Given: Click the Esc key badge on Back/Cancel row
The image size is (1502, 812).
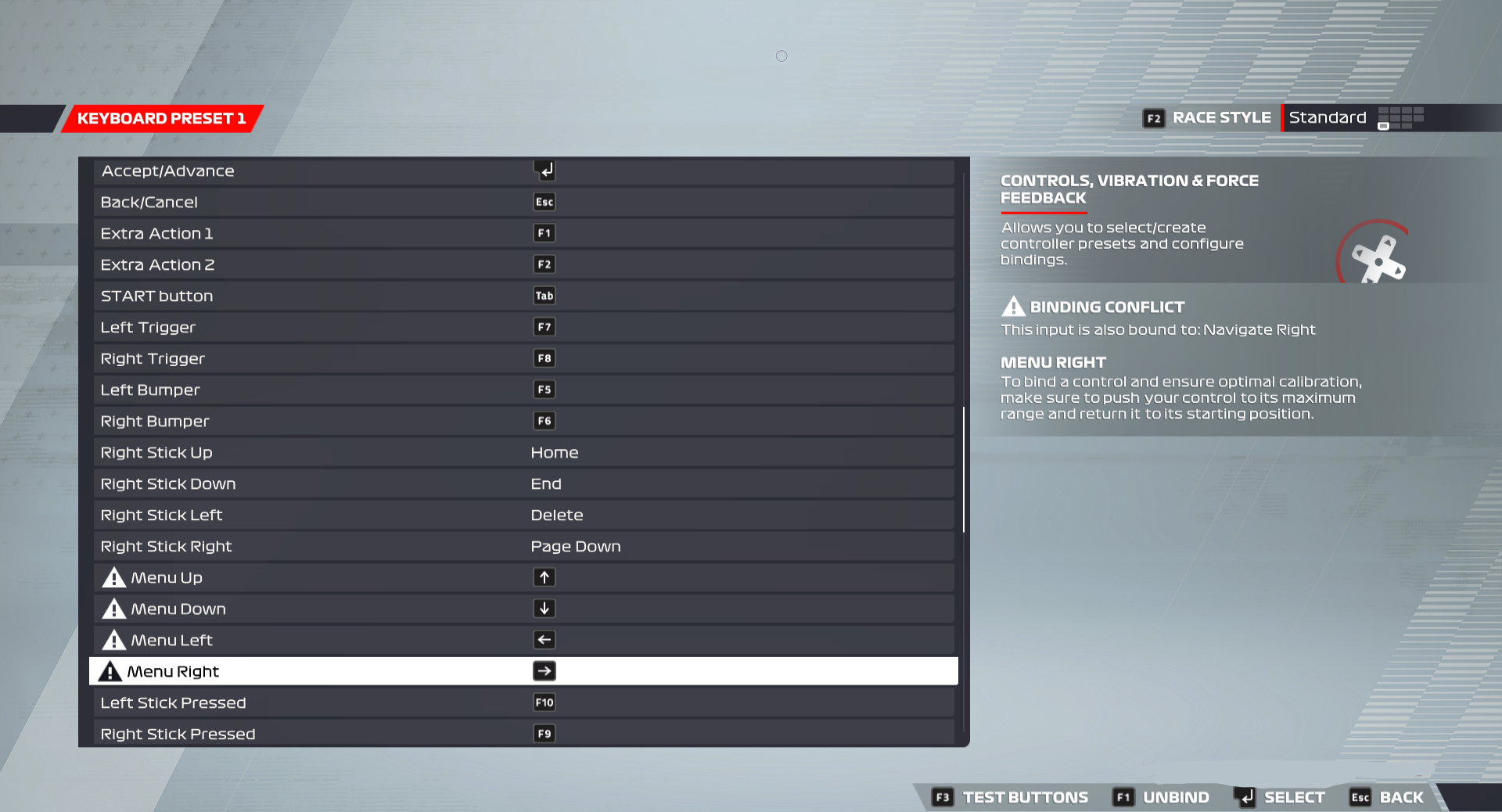Looking at the screenshot, I should coord(544,202).
